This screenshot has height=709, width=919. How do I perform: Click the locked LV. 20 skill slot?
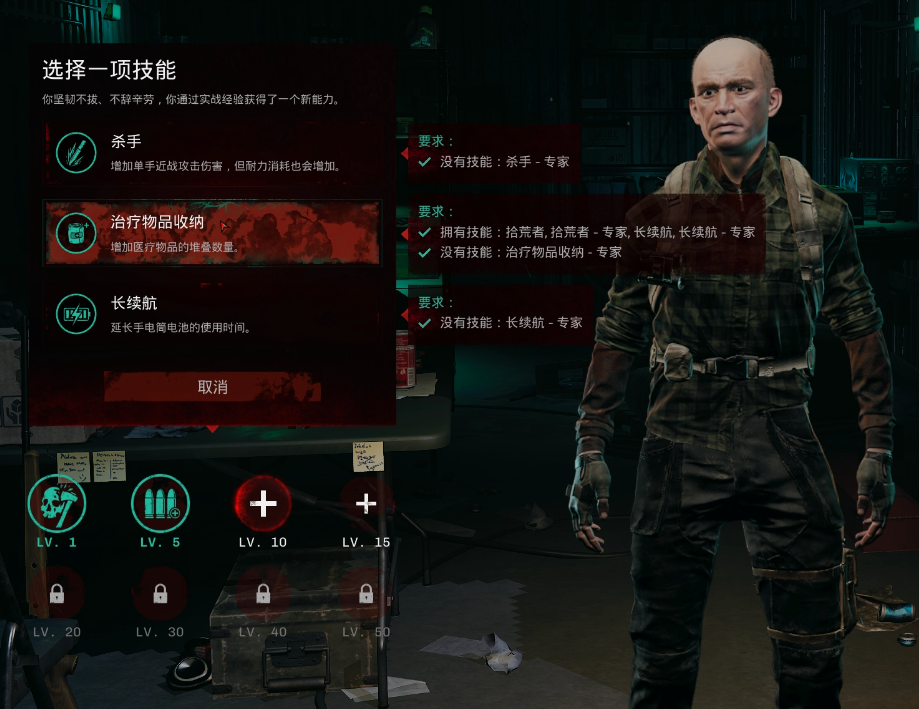57,594
